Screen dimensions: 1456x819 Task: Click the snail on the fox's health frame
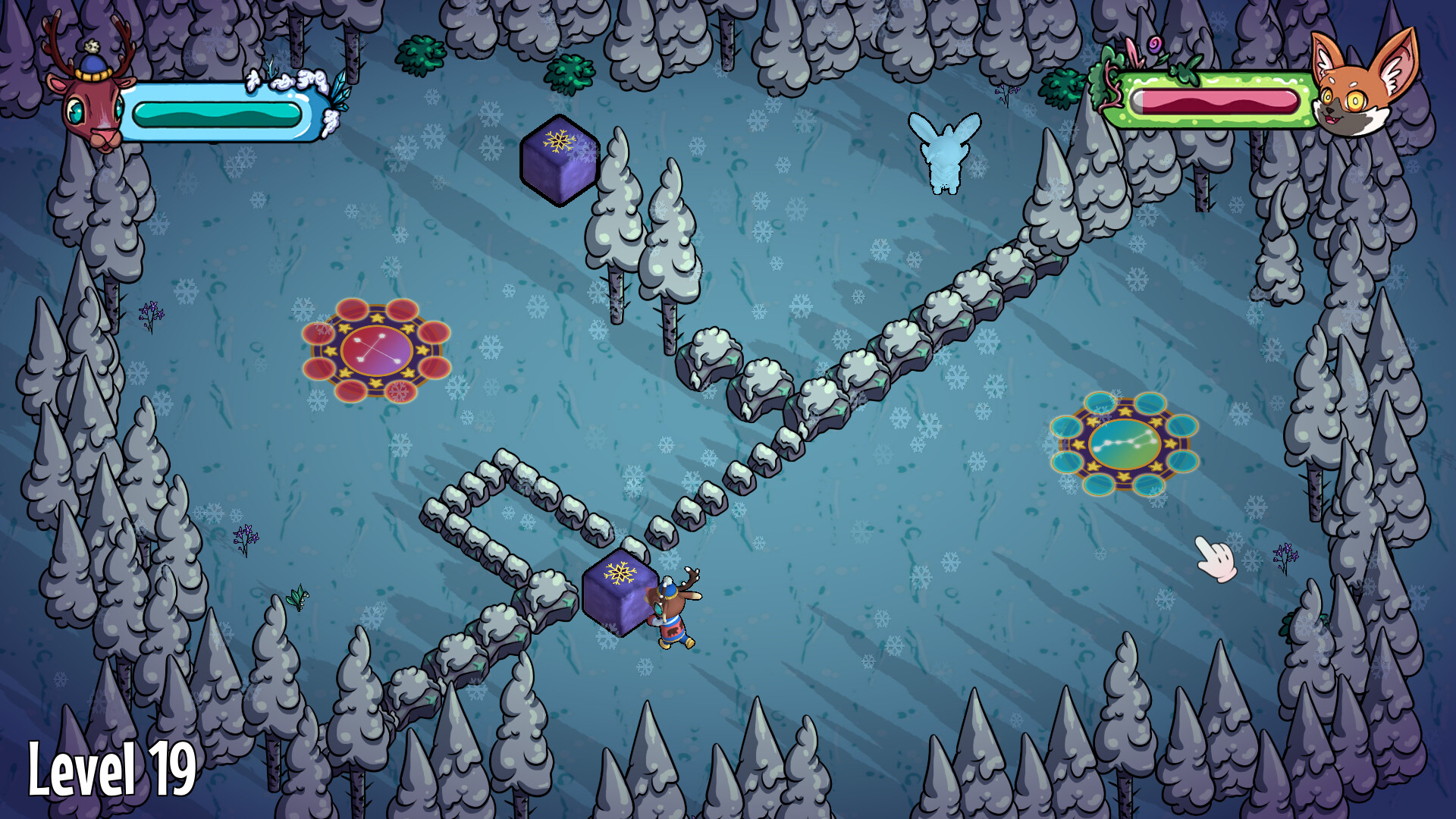(1155, 45)
